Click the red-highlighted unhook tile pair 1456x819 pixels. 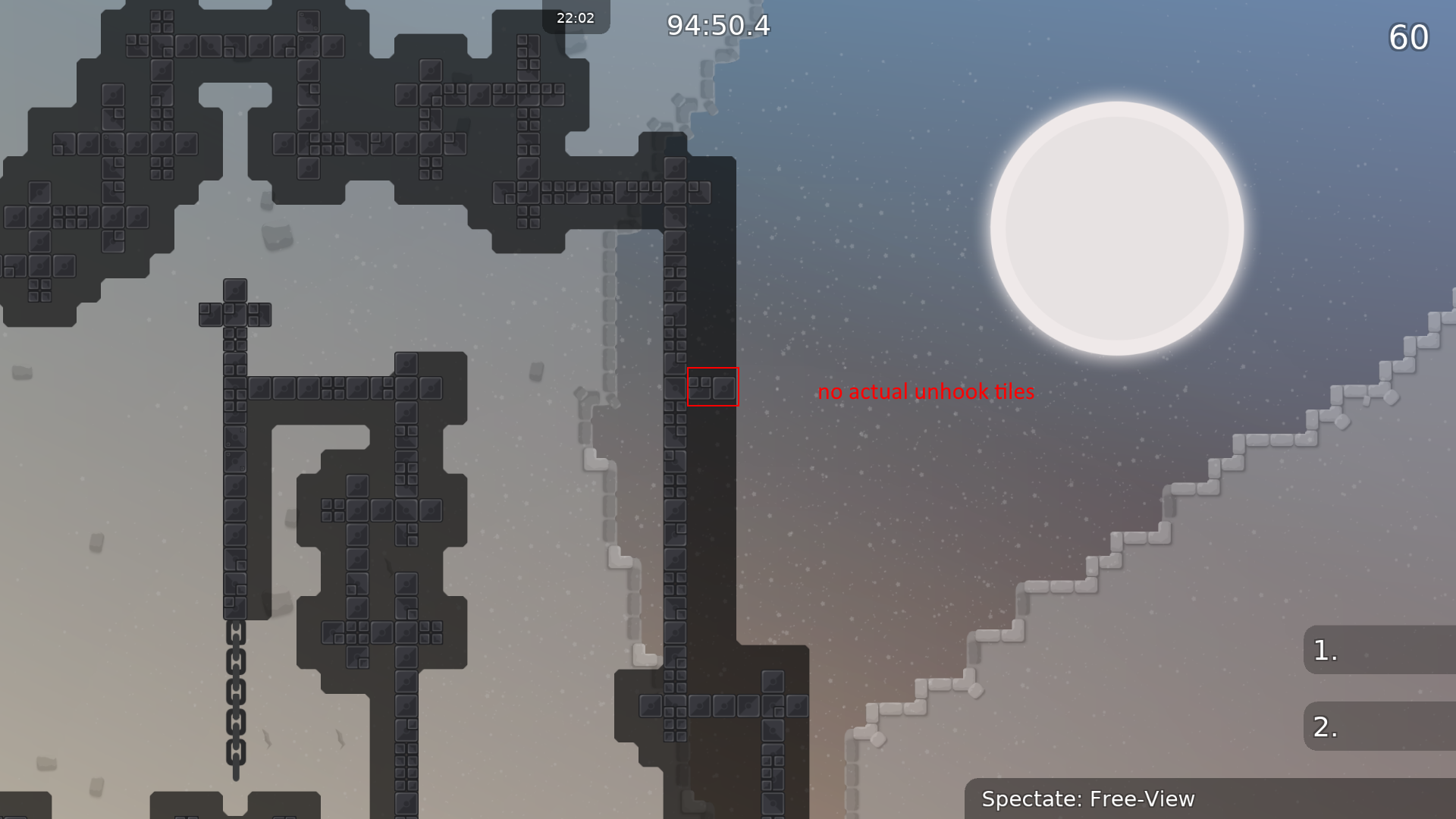713,387
